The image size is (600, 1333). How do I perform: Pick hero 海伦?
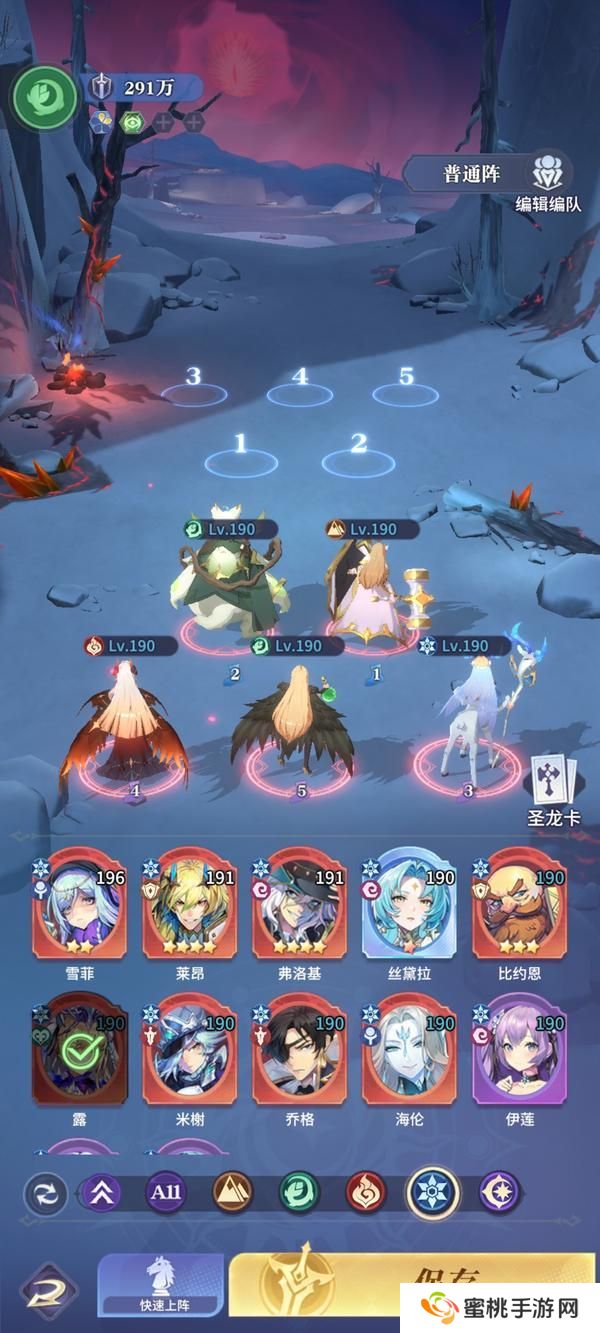pyautogui.click(x=410, y=1050)
